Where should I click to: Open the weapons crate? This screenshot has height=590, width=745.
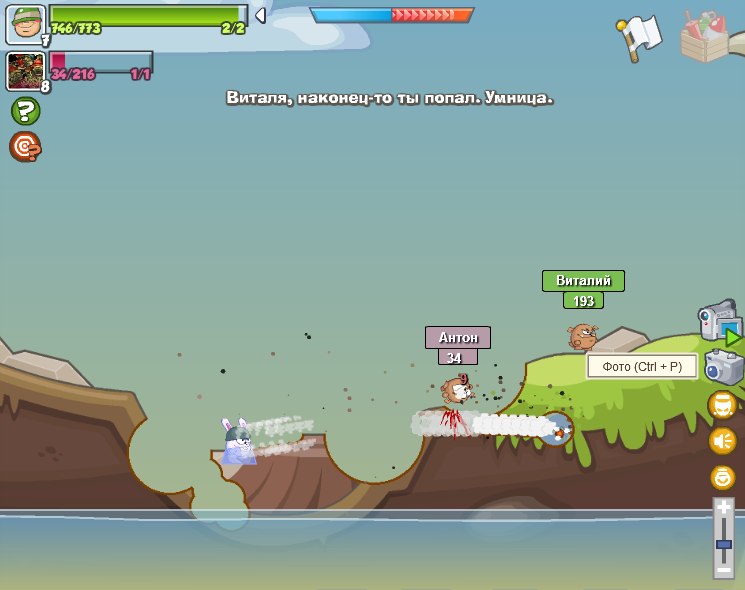coord(709,36)
